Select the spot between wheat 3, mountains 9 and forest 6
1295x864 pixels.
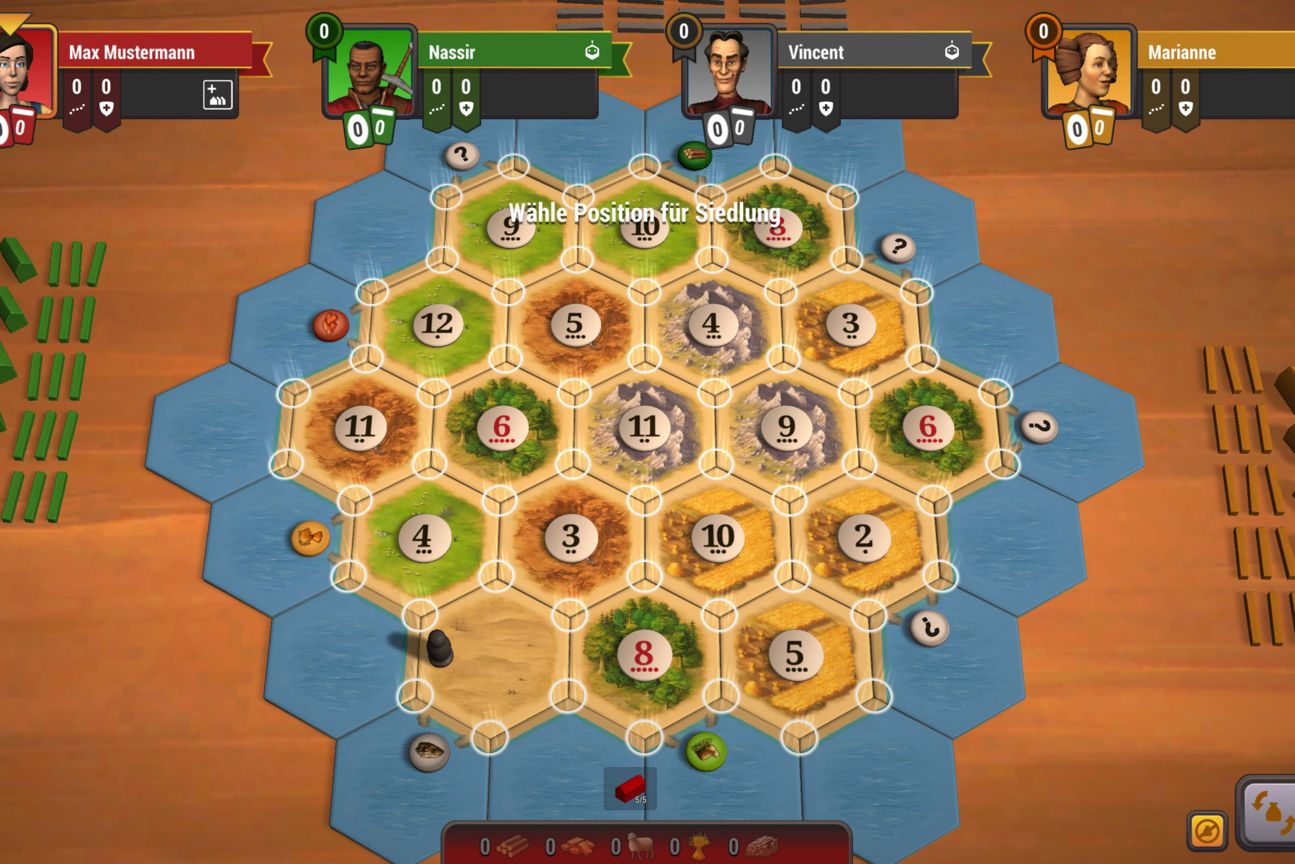coord(855,391)
